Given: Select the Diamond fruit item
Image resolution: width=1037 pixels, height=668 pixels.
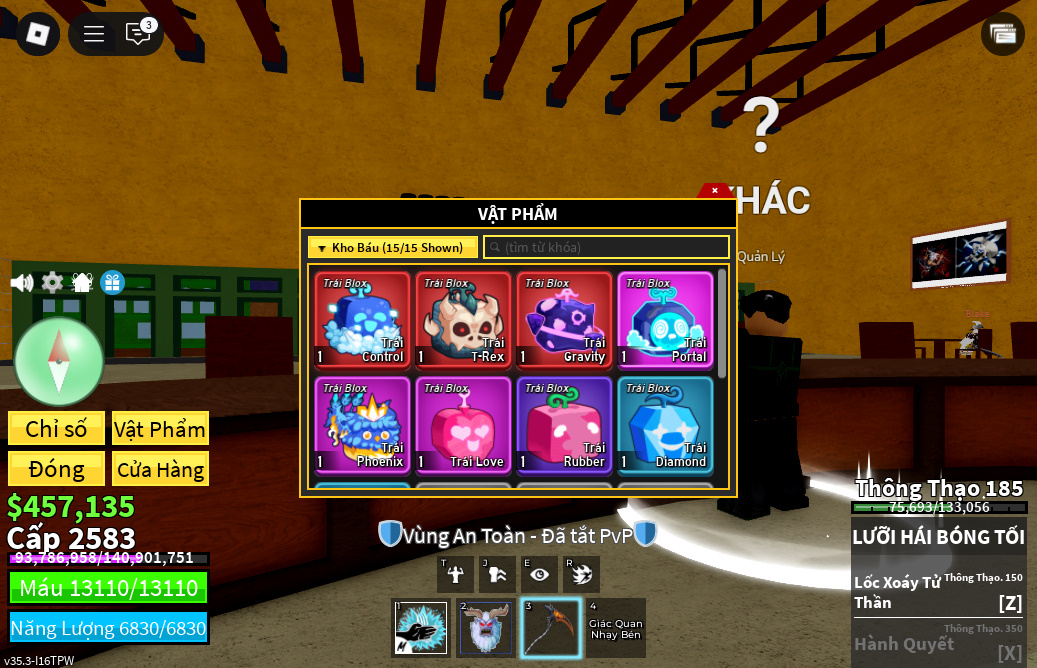Looking at the screenshot, I should [665, 424].
